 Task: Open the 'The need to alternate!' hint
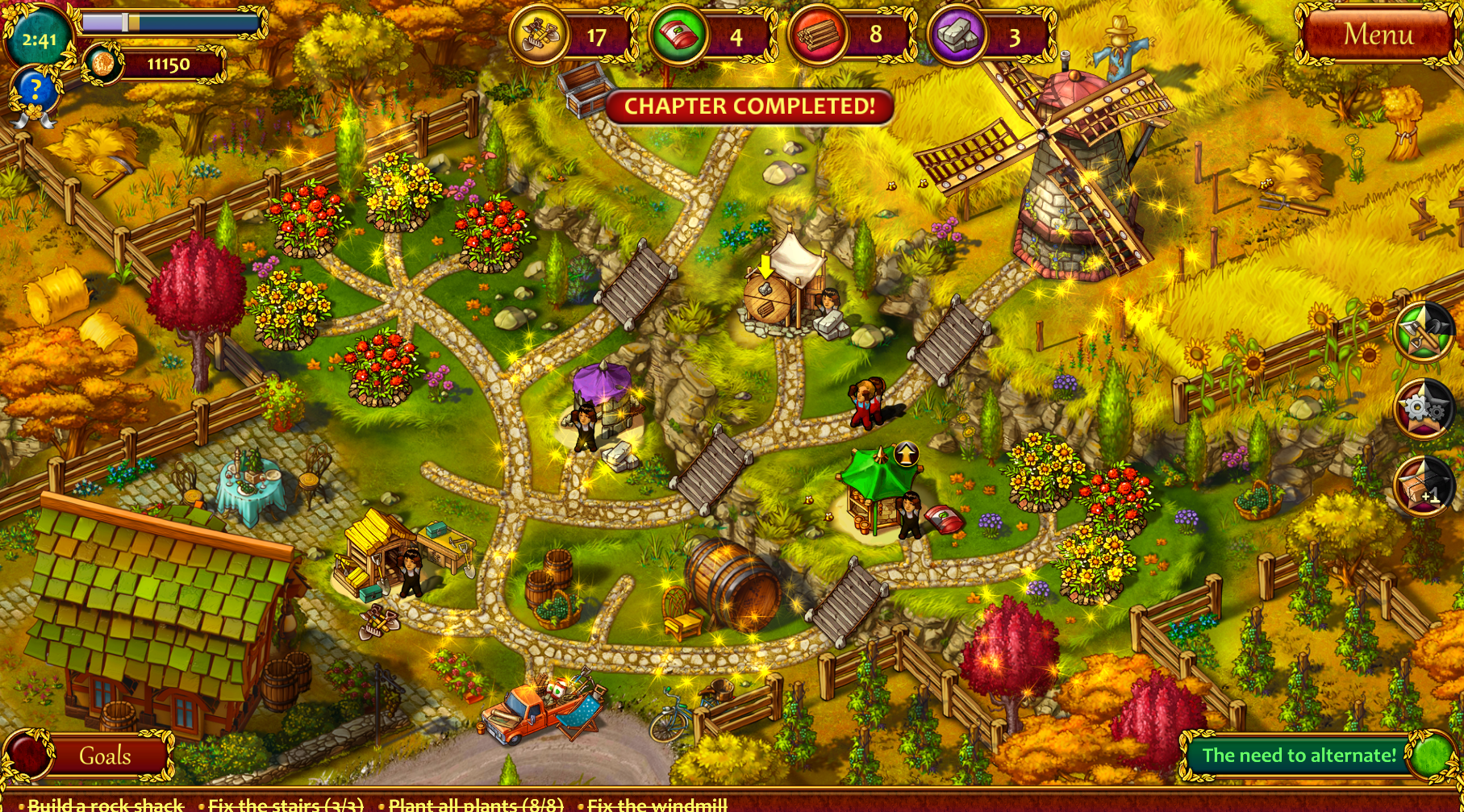click(1299, 756)
